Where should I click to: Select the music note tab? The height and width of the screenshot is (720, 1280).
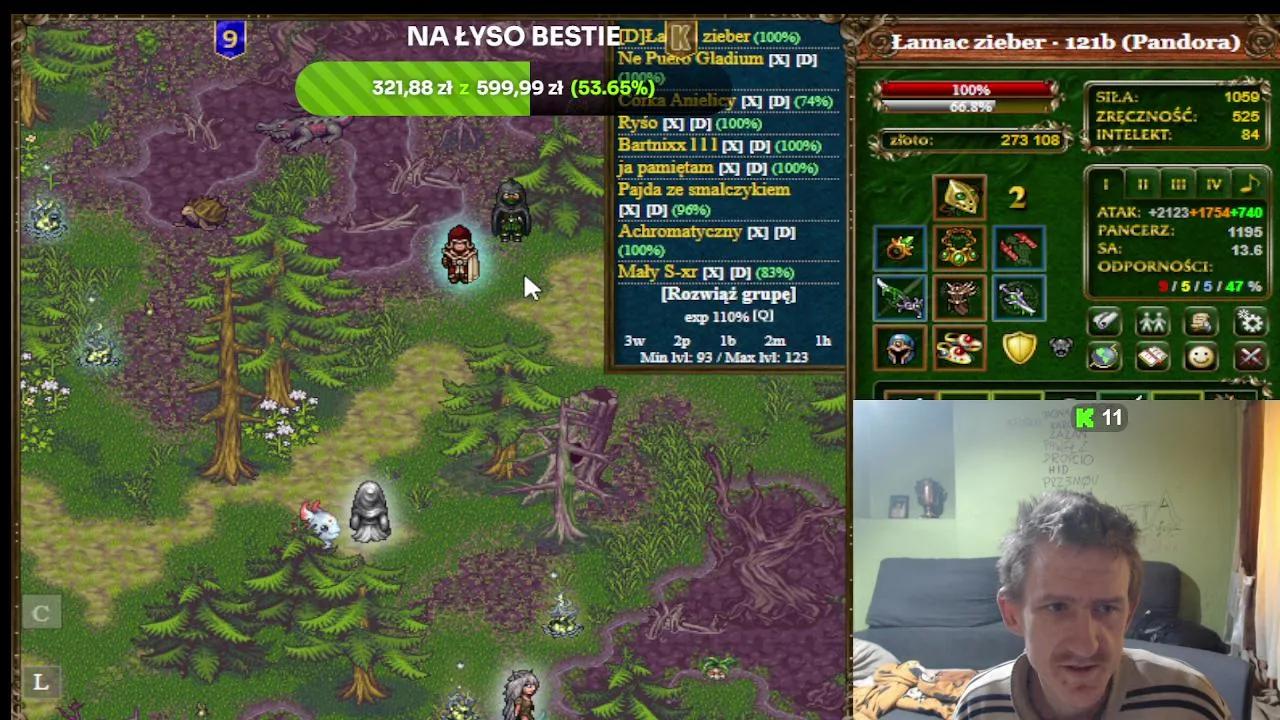pos(1250,183)
